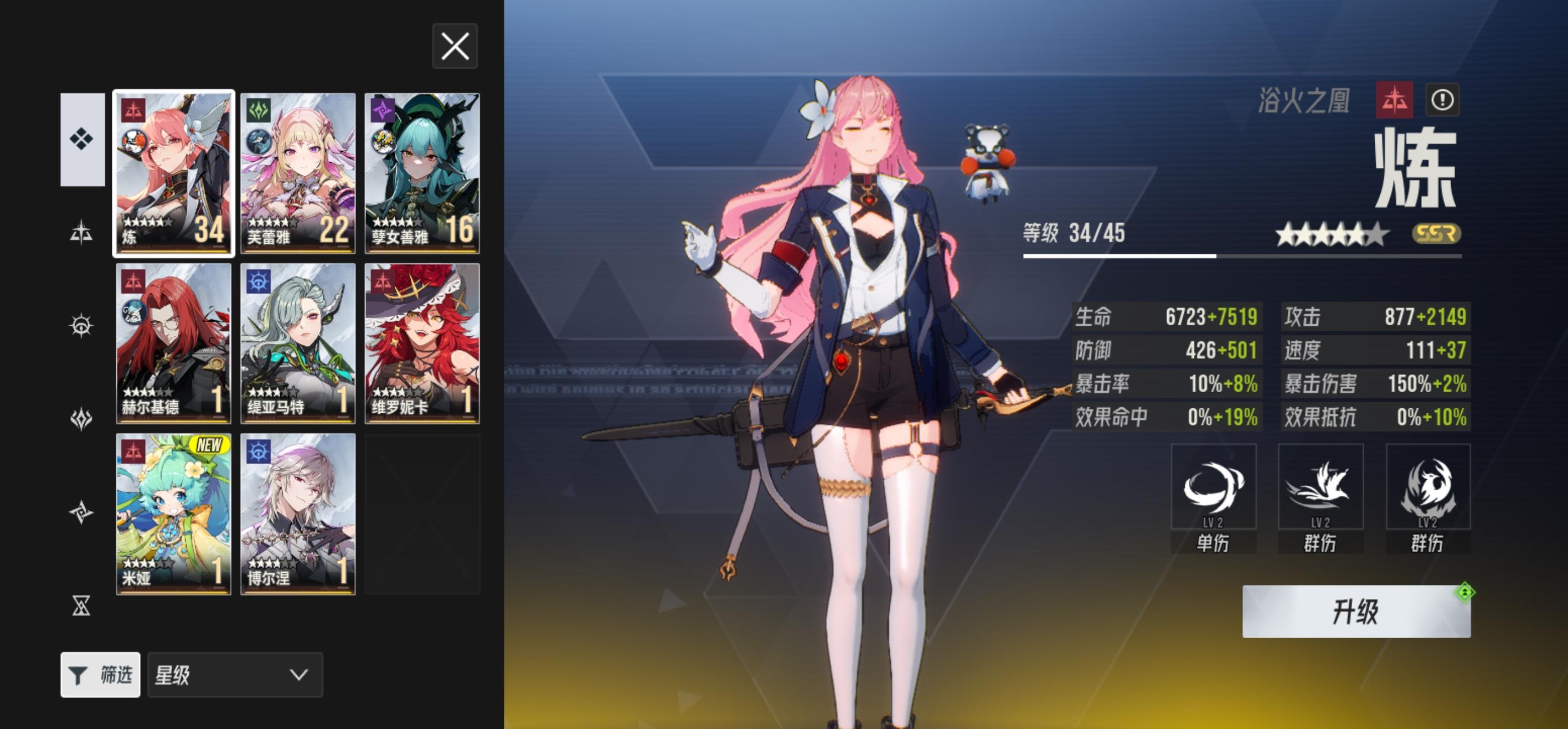Viewport: 1568px width, 729px height.
Task: Select the hourglass element filter icon
Action: coord(82,605)
